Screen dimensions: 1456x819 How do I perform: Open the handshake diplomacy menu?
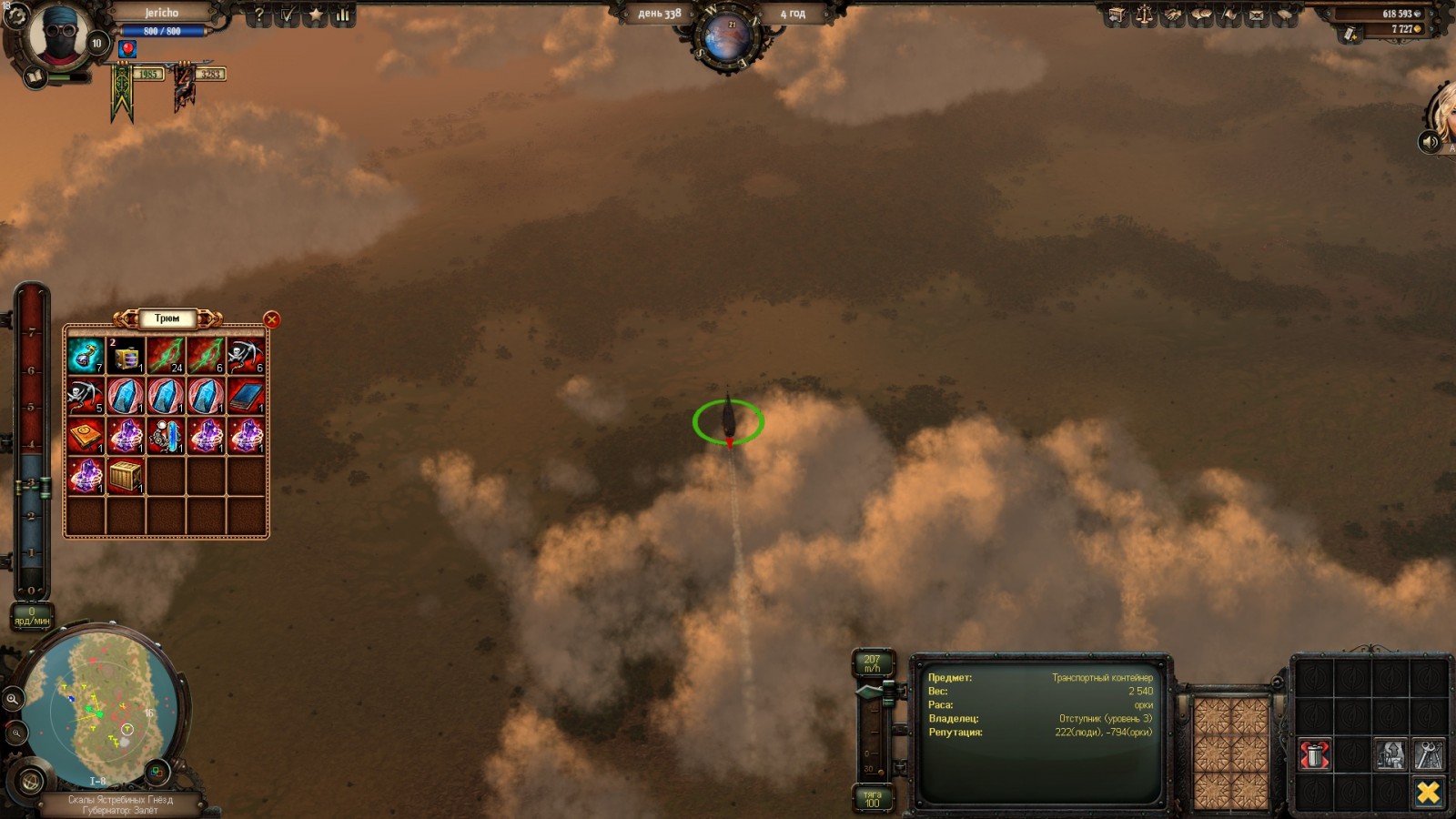click(1173, 15)
